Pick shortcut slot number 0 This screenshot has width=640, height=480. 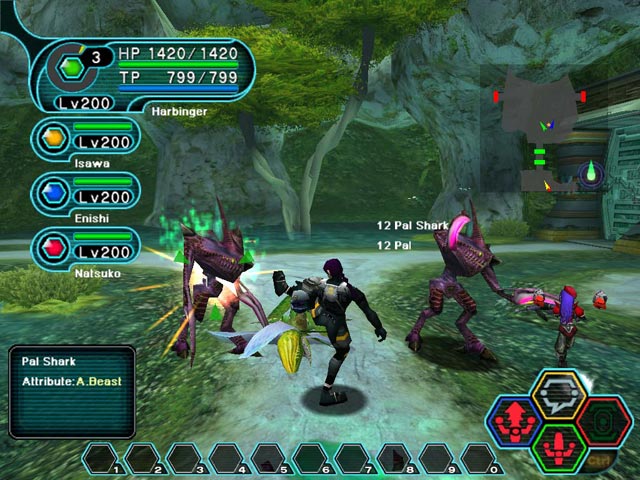pos(480,459)
